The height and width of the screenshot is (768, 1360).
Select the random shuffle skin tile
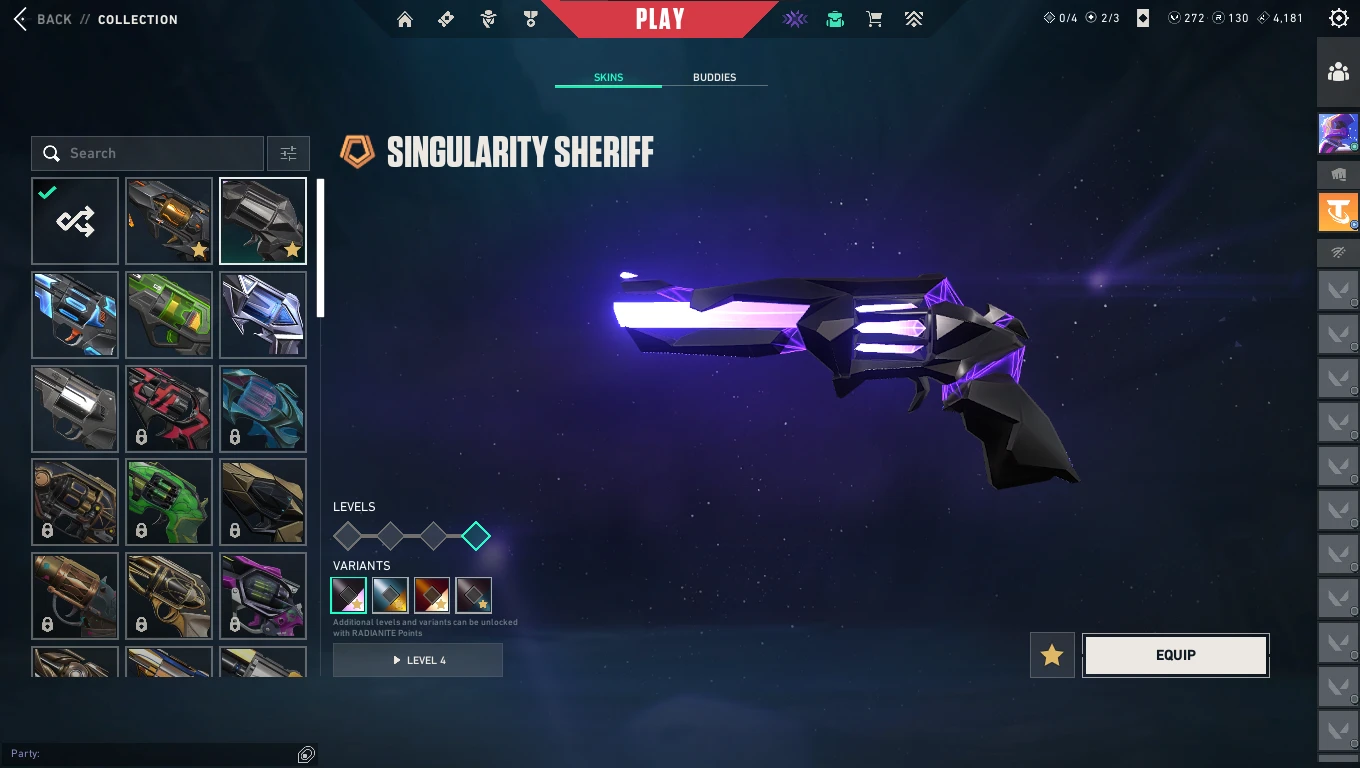point(75,221)
